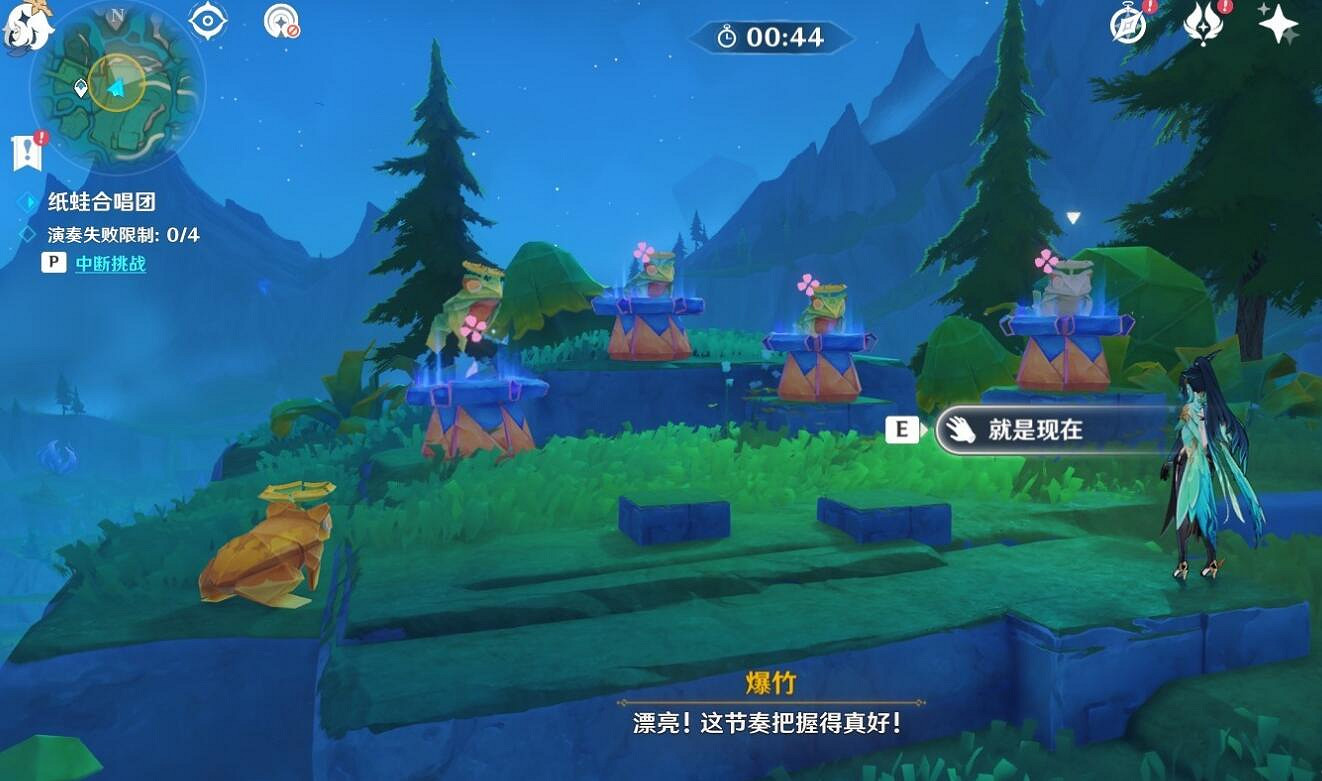Click the hand icon next to 就是现在 prompt
This screenshot has width=1322, height=781.
click(960, 429)
